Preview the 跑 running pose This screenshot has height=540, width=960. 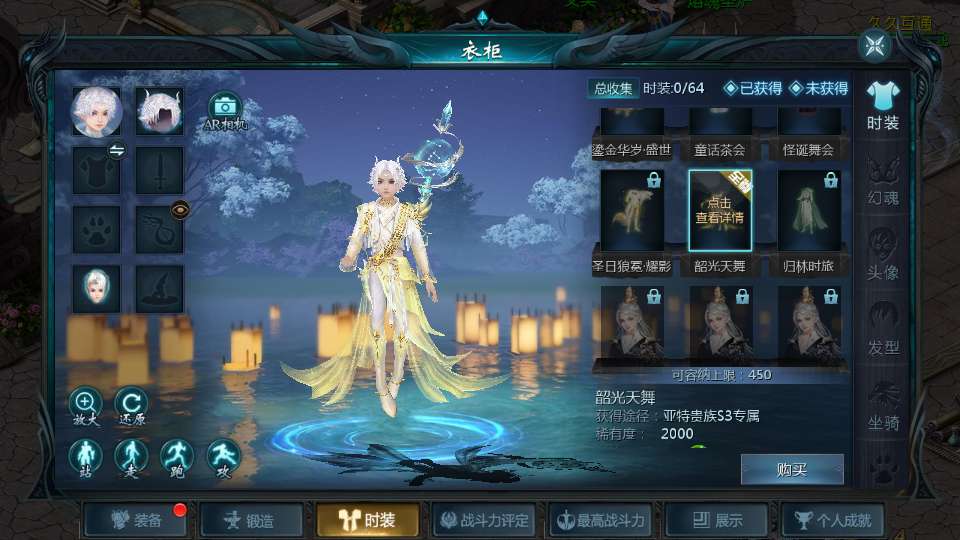click(177, 458)
